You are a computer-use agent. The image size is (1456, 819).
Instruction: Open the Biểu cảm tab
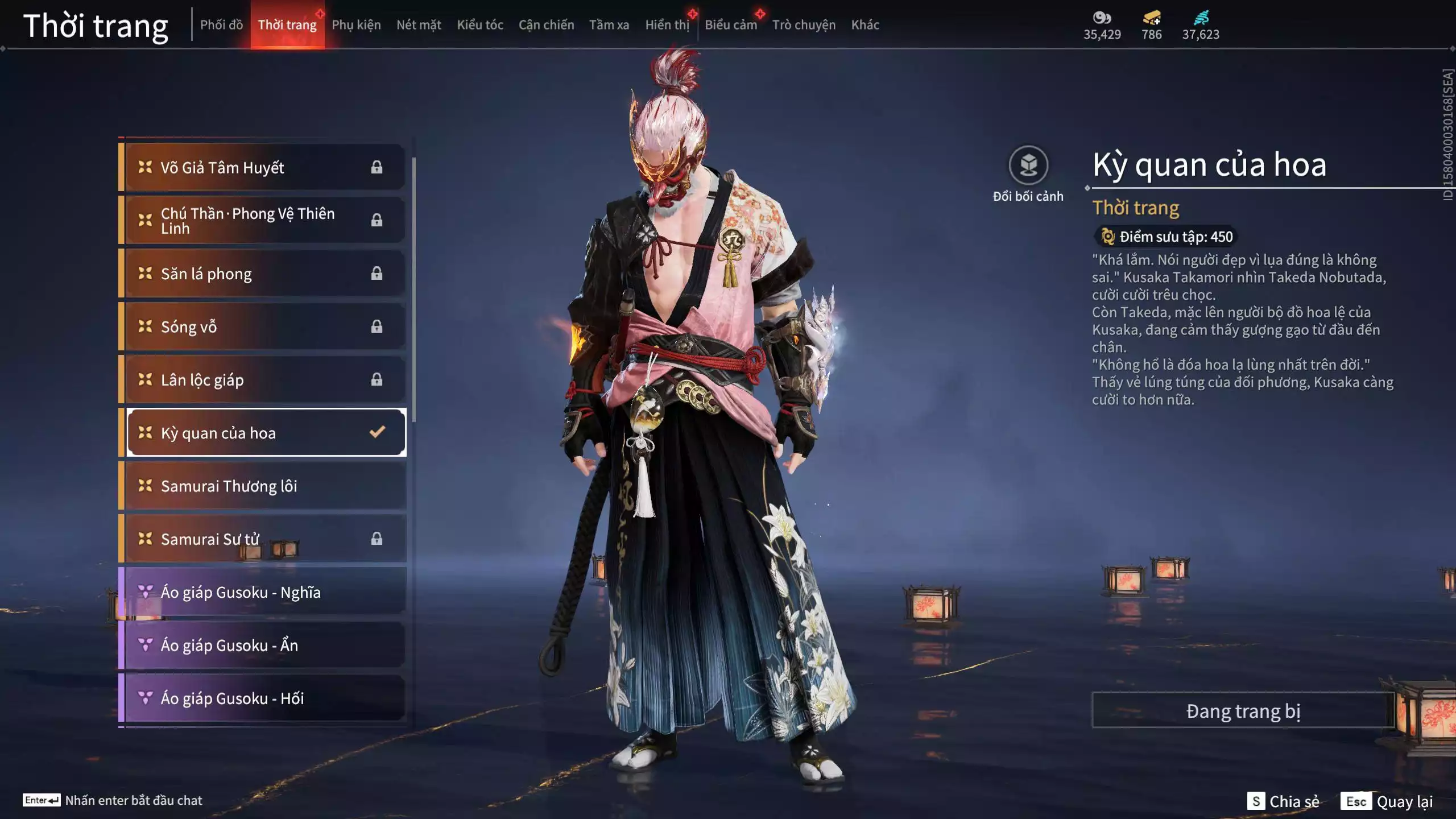click(x=730, y=25)
